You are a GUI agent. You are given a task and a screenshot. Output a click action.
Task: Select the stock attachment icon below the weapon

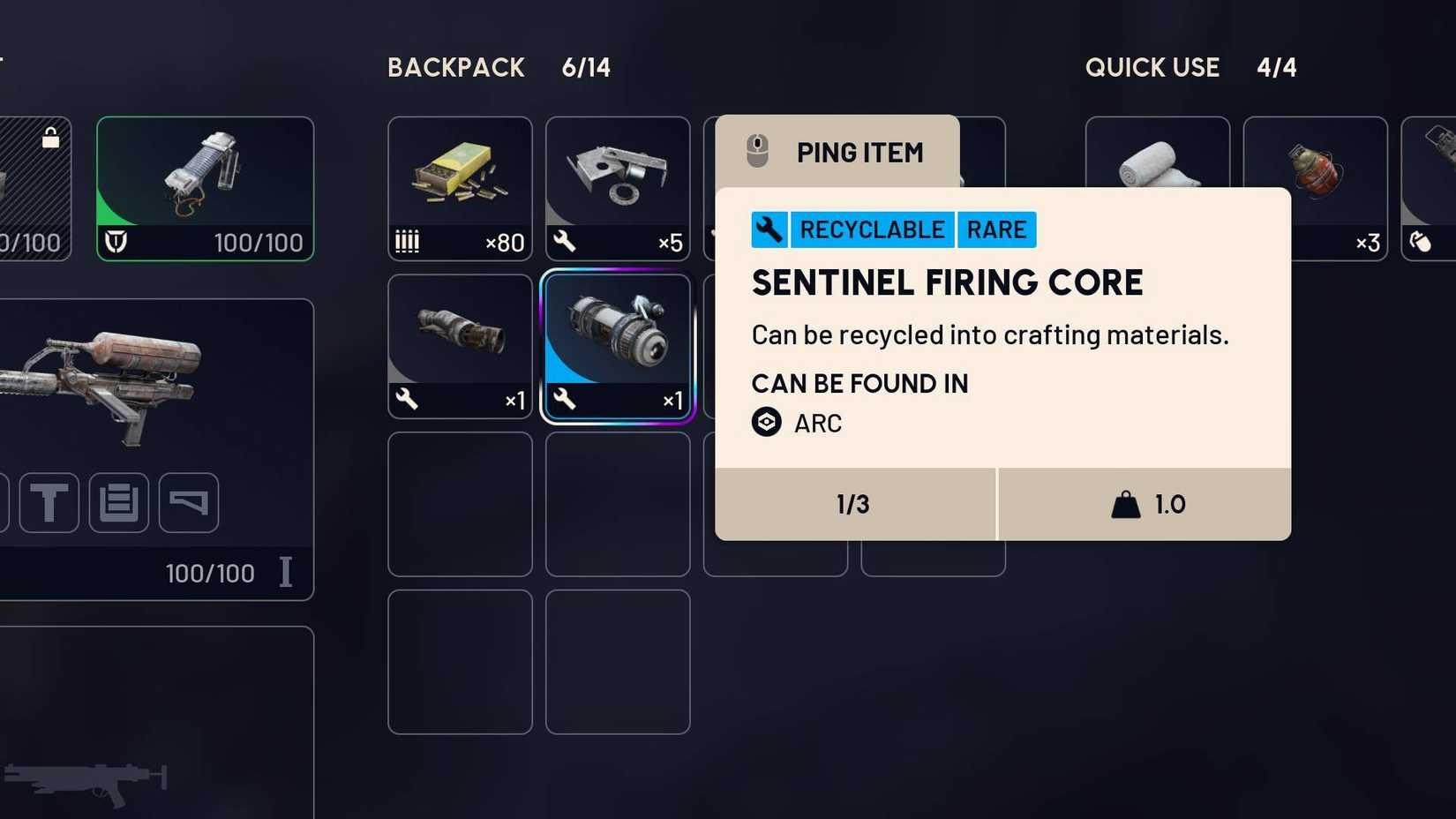[x=188, y=503]
